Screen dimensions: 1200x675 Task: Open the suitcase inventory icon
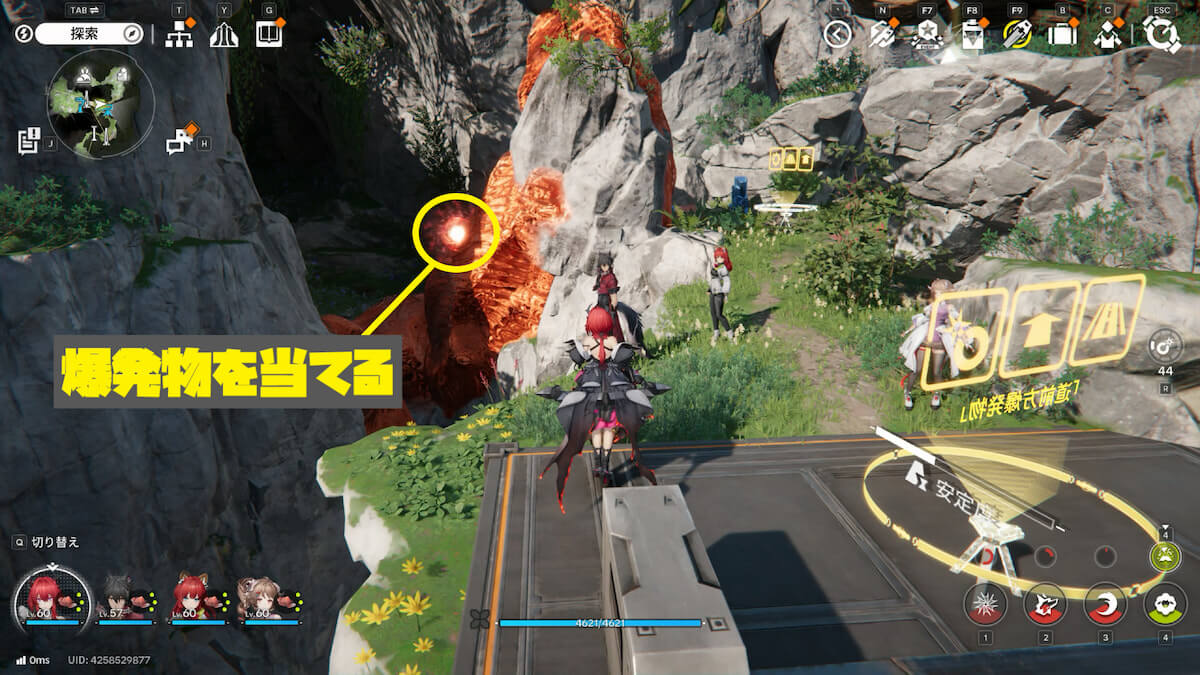click(x=1062, y=35)
